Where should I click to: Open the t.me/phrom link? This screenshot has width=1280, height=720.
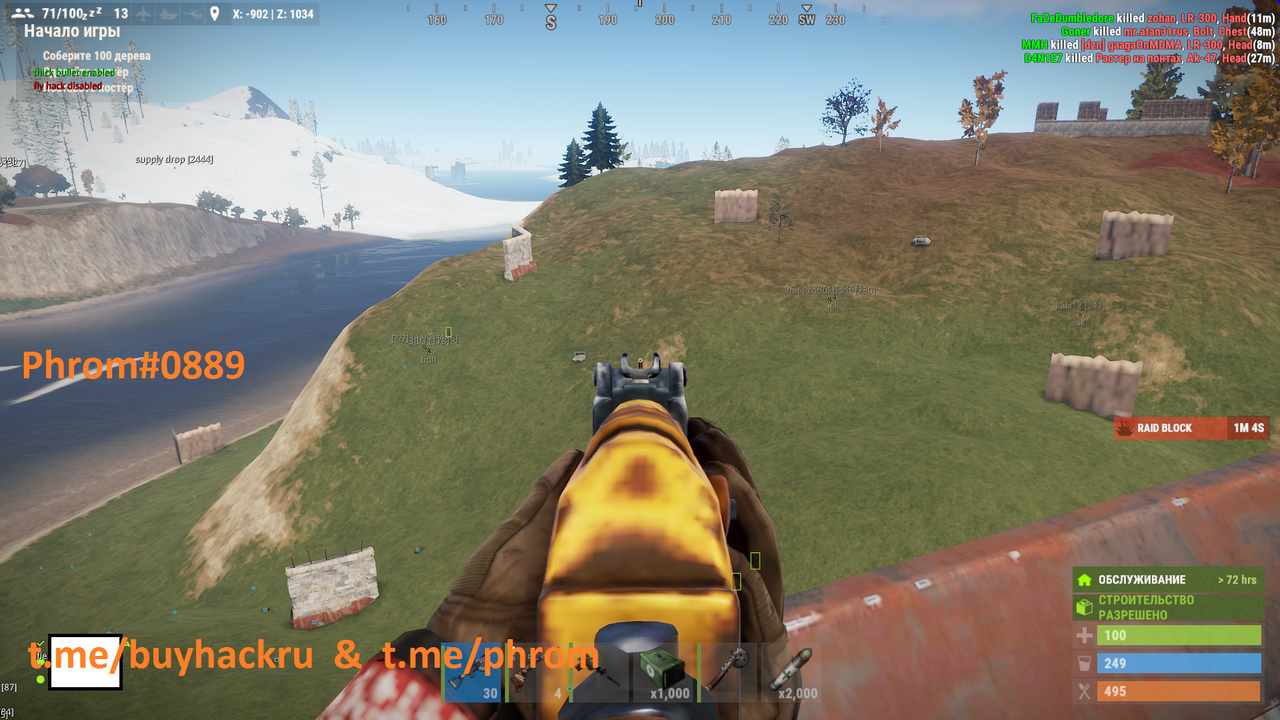tap(490, 656)
